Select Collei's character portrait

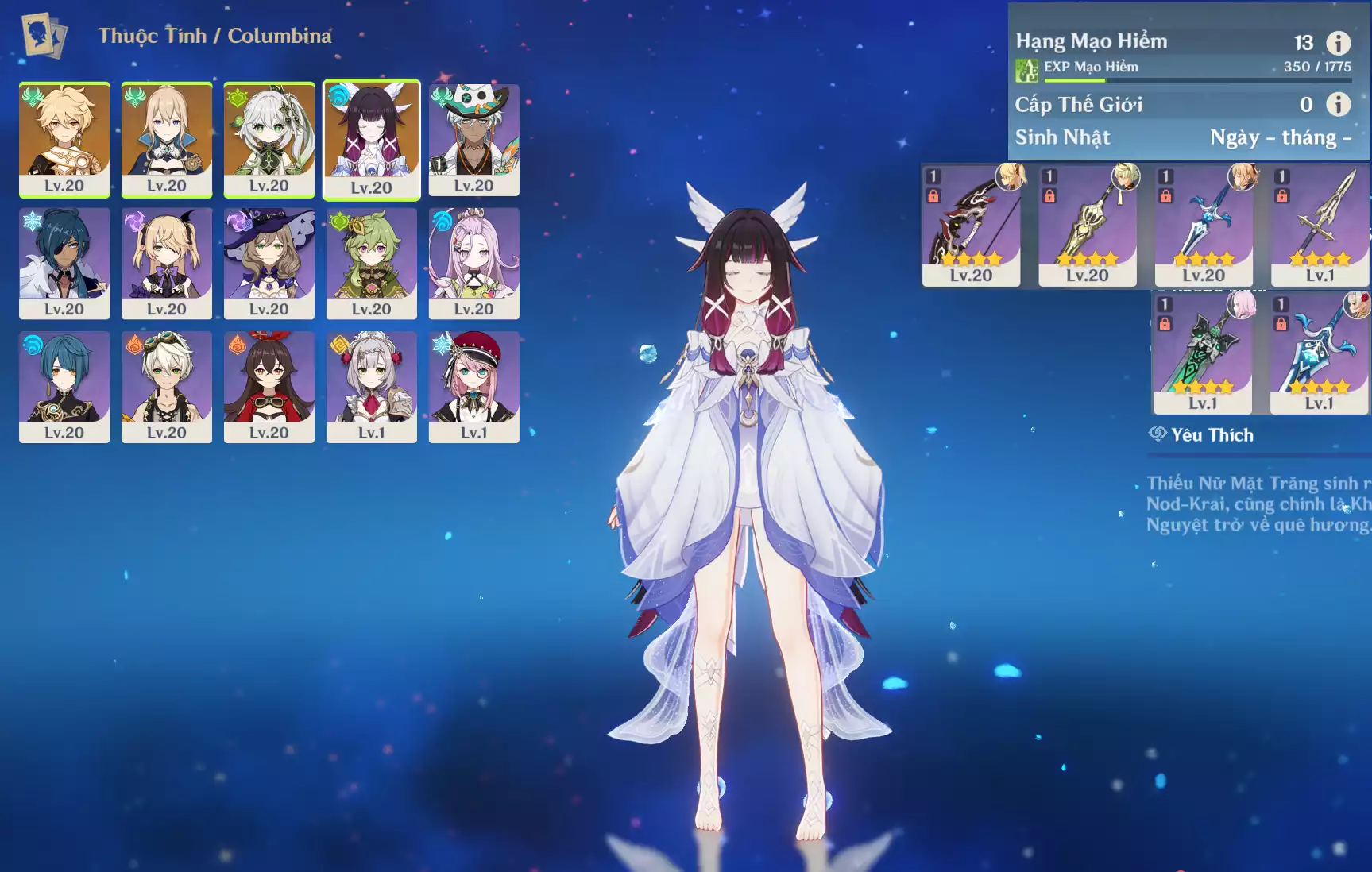[x=372, y=263]
